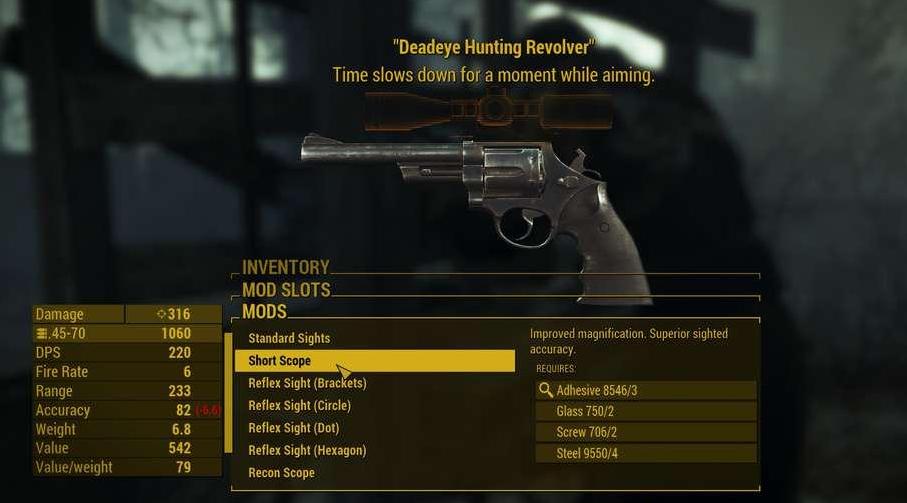The width and height of the screenshot is (907, 503).
Task: Pick the Reflex Sight (Circle) option
Action: [299, 406]
